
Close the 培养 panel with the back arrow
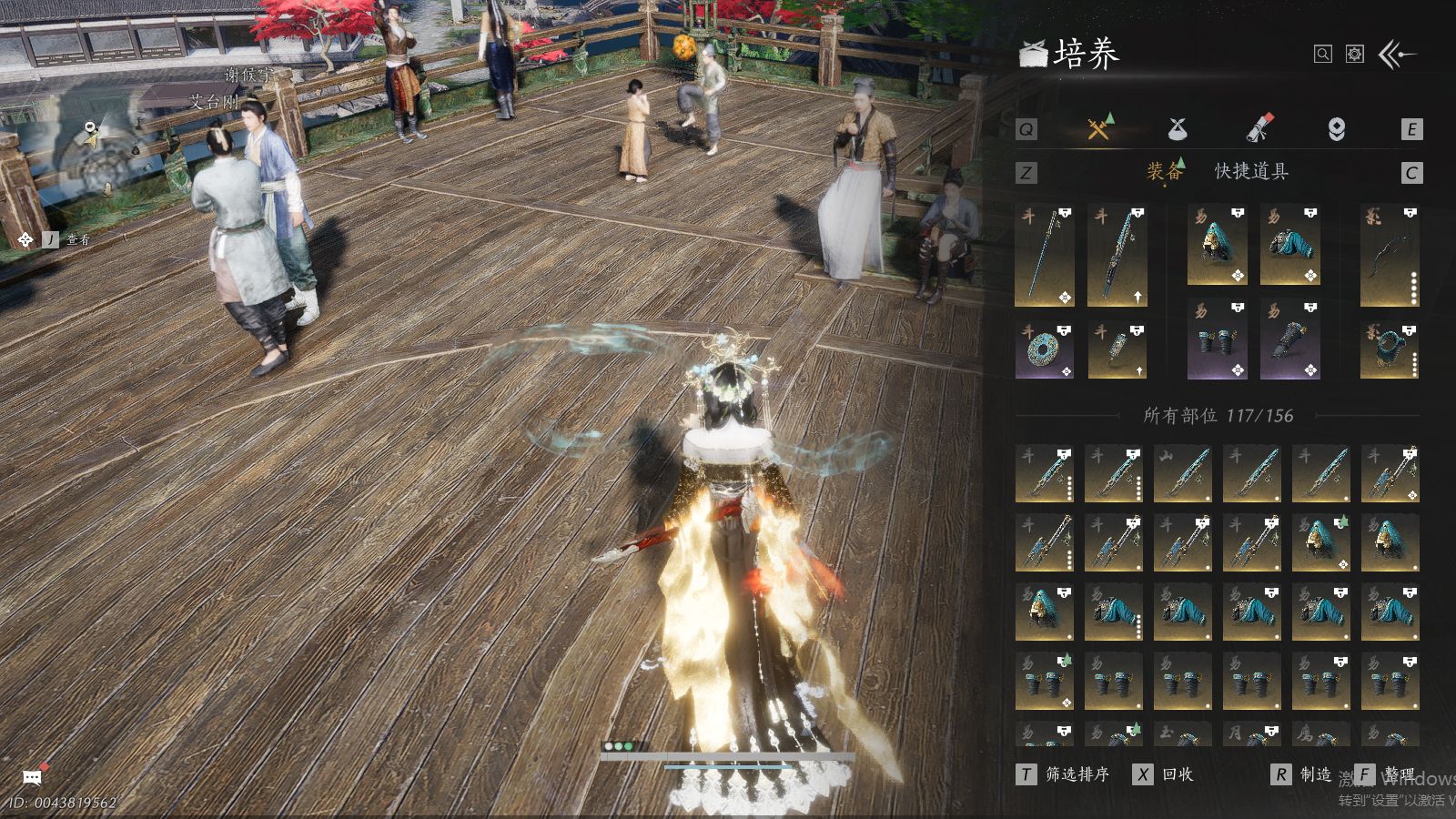coord(1398,55)
